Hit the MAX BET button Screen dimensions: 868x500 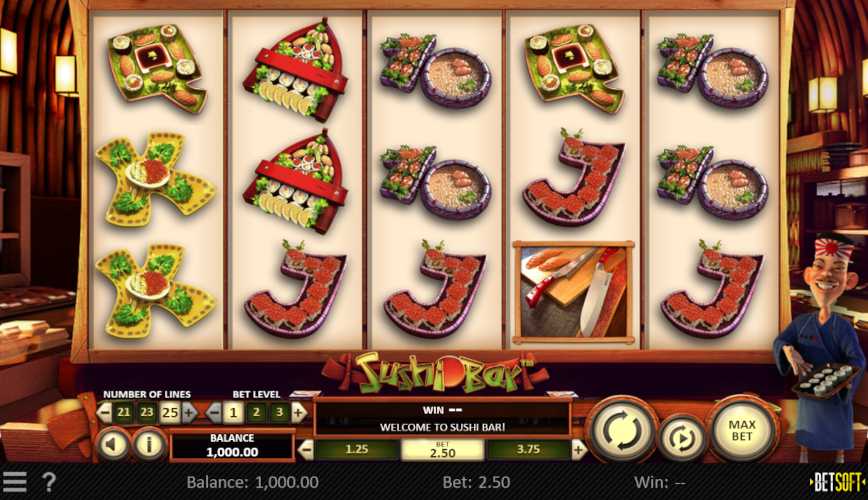(741, 432)
